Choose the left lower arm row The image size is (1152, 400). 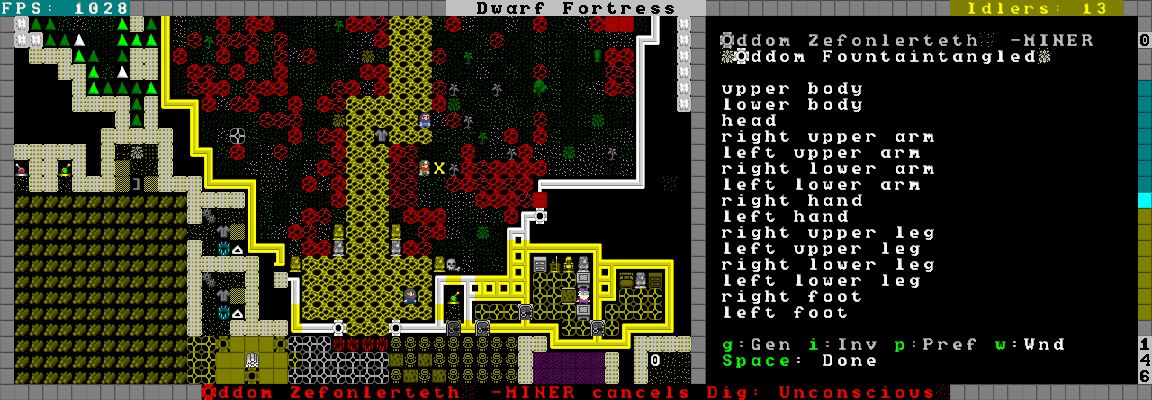pos(820,185)
